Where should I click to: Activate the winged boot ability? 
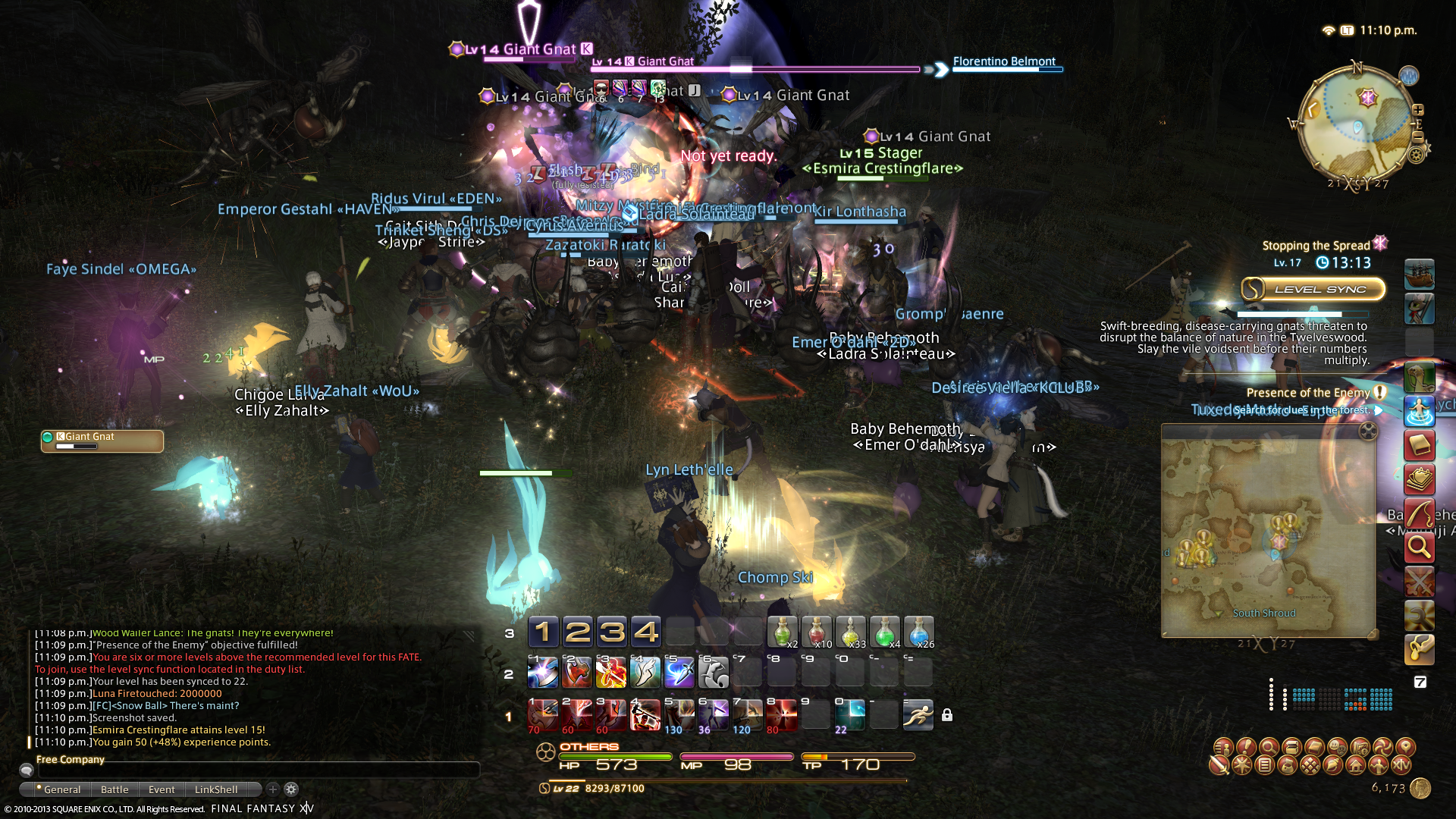tap(645, 672)
